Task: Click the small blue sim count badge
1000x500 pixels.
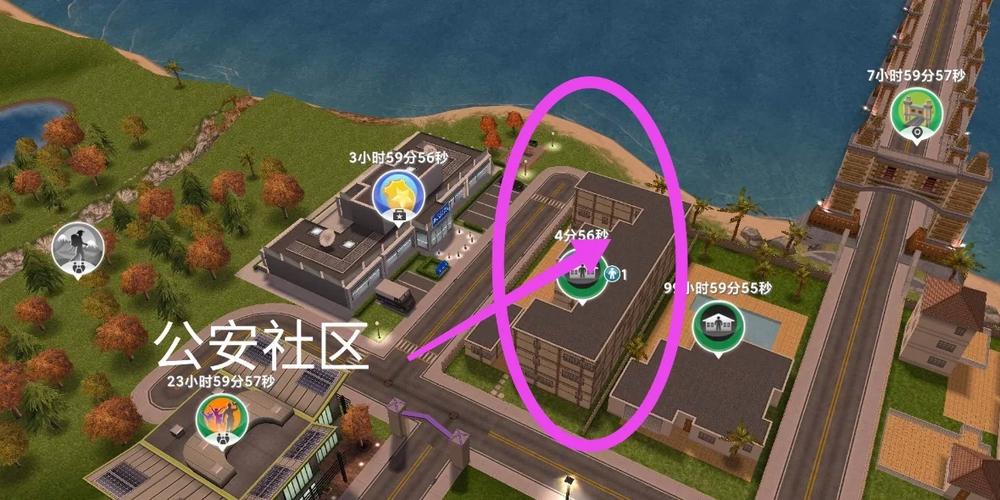Action: click(x=614, y=274)
